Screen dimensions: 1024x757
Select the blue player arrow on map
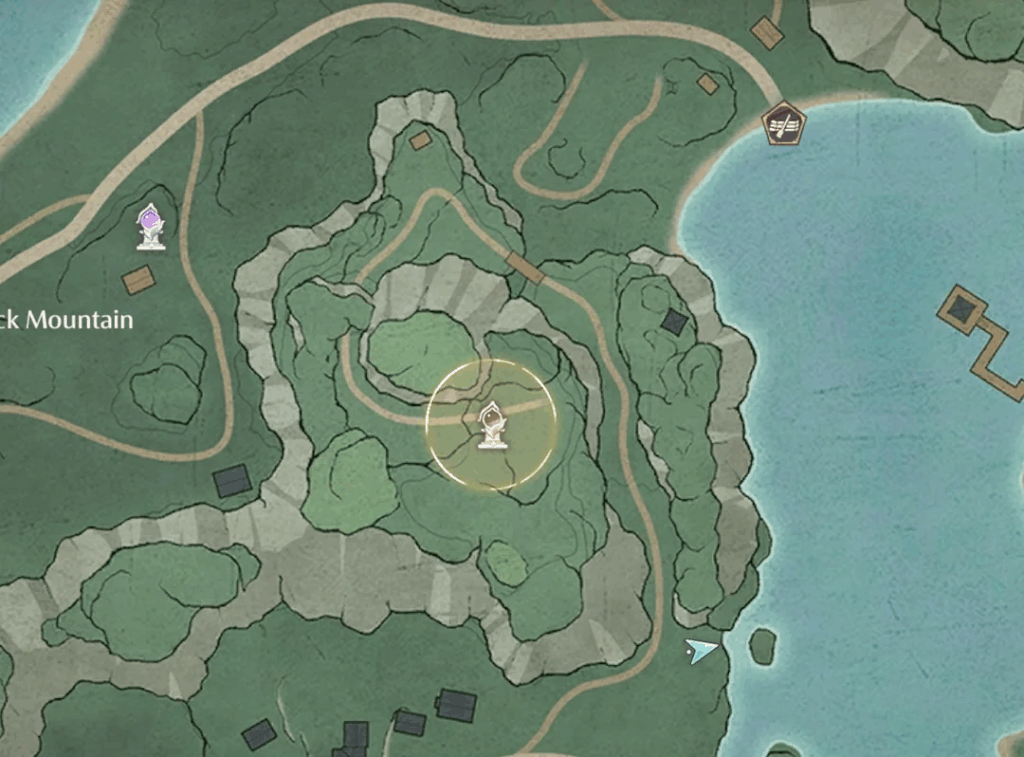pos(701,652)
